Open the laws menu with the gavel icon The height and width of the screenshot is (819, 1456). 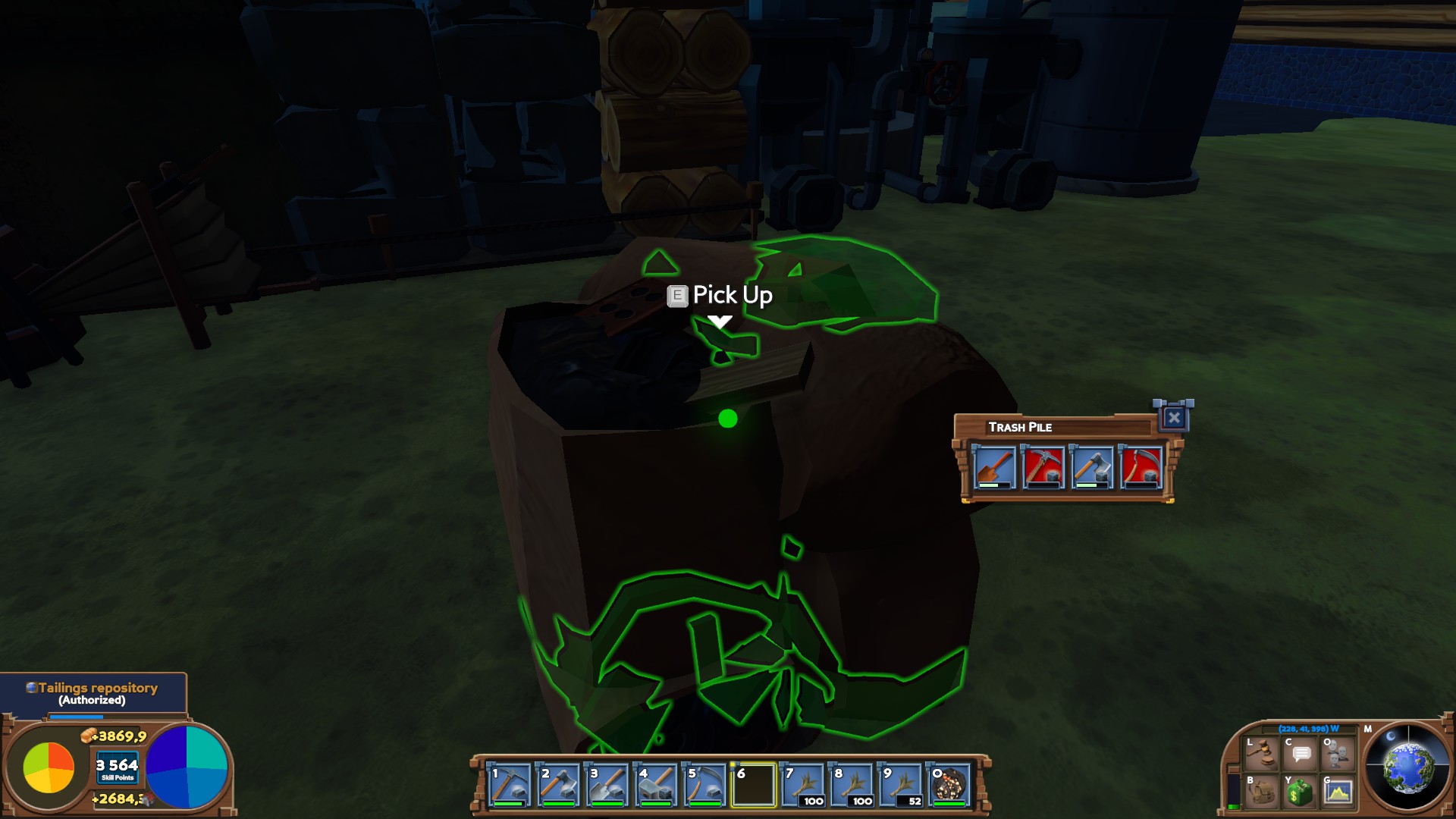[x=1262, y=754]
